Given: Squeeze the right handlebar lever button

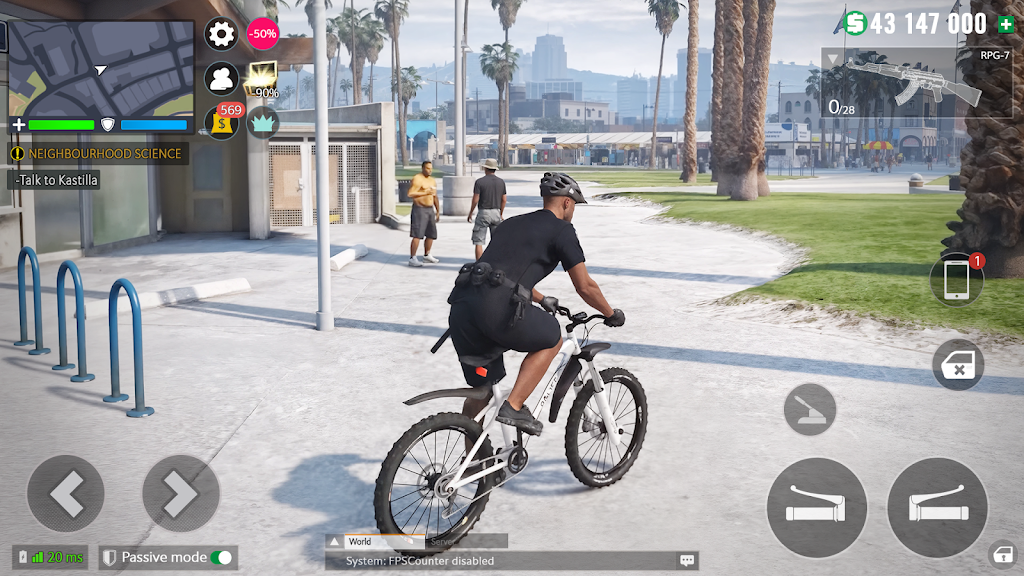Looking at the screenshot, I should click(937, 507).
